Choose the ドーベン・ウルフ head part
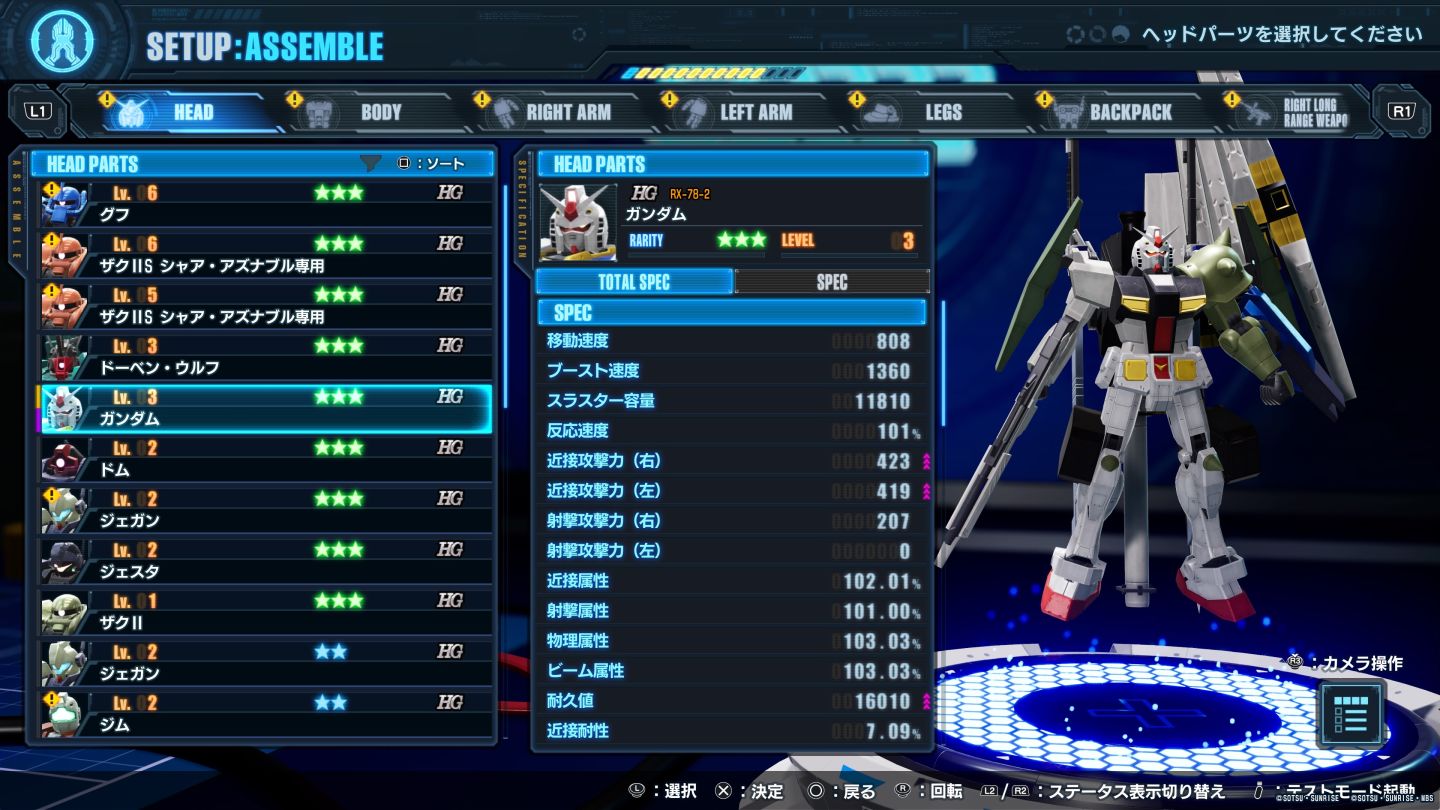Screen dimensions: 1440x810 pyautogui.click(x=265, y=357)
